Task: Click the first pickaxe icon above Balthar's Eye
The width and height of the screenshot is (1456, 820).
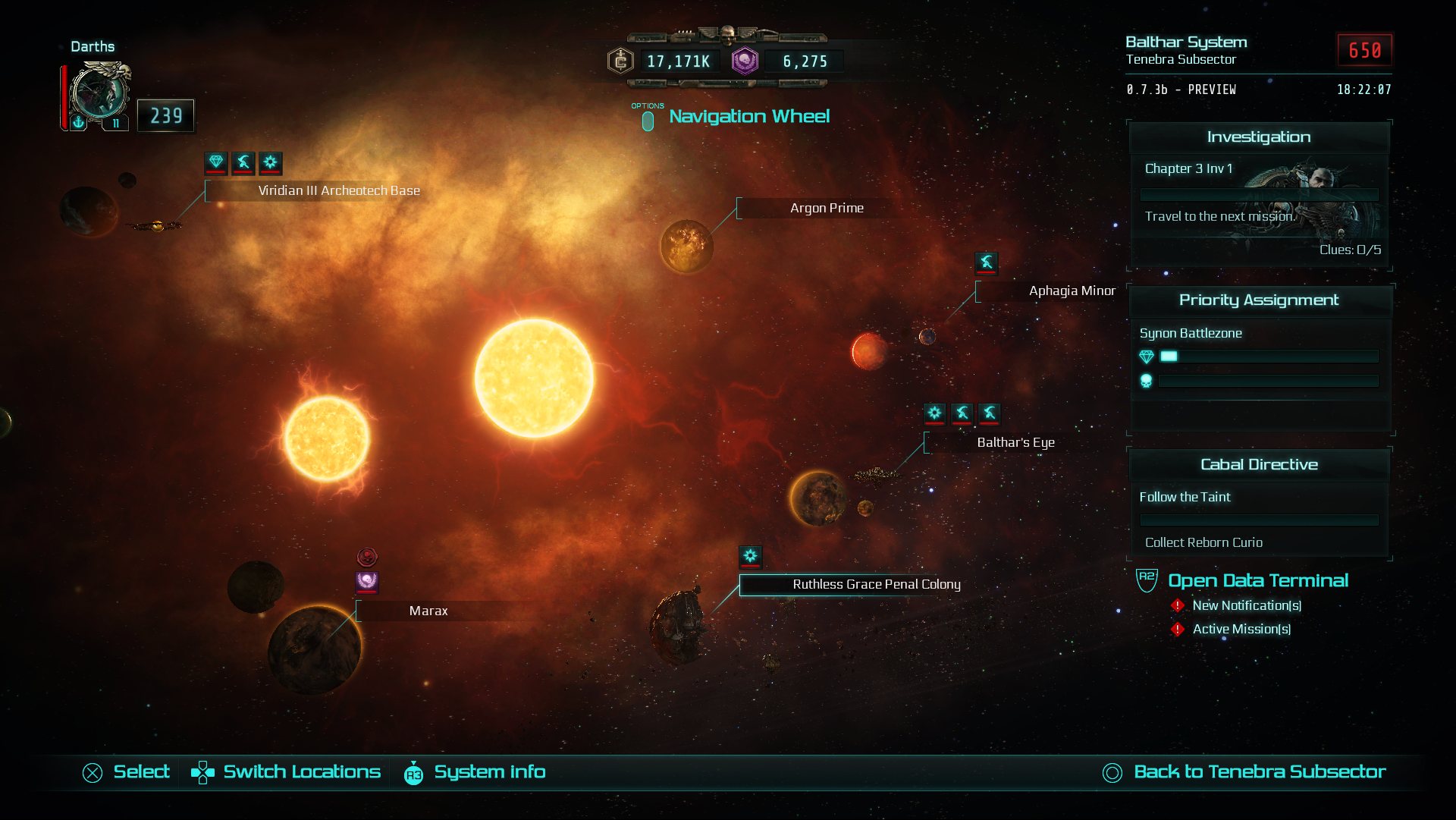Action: [962, 414]
